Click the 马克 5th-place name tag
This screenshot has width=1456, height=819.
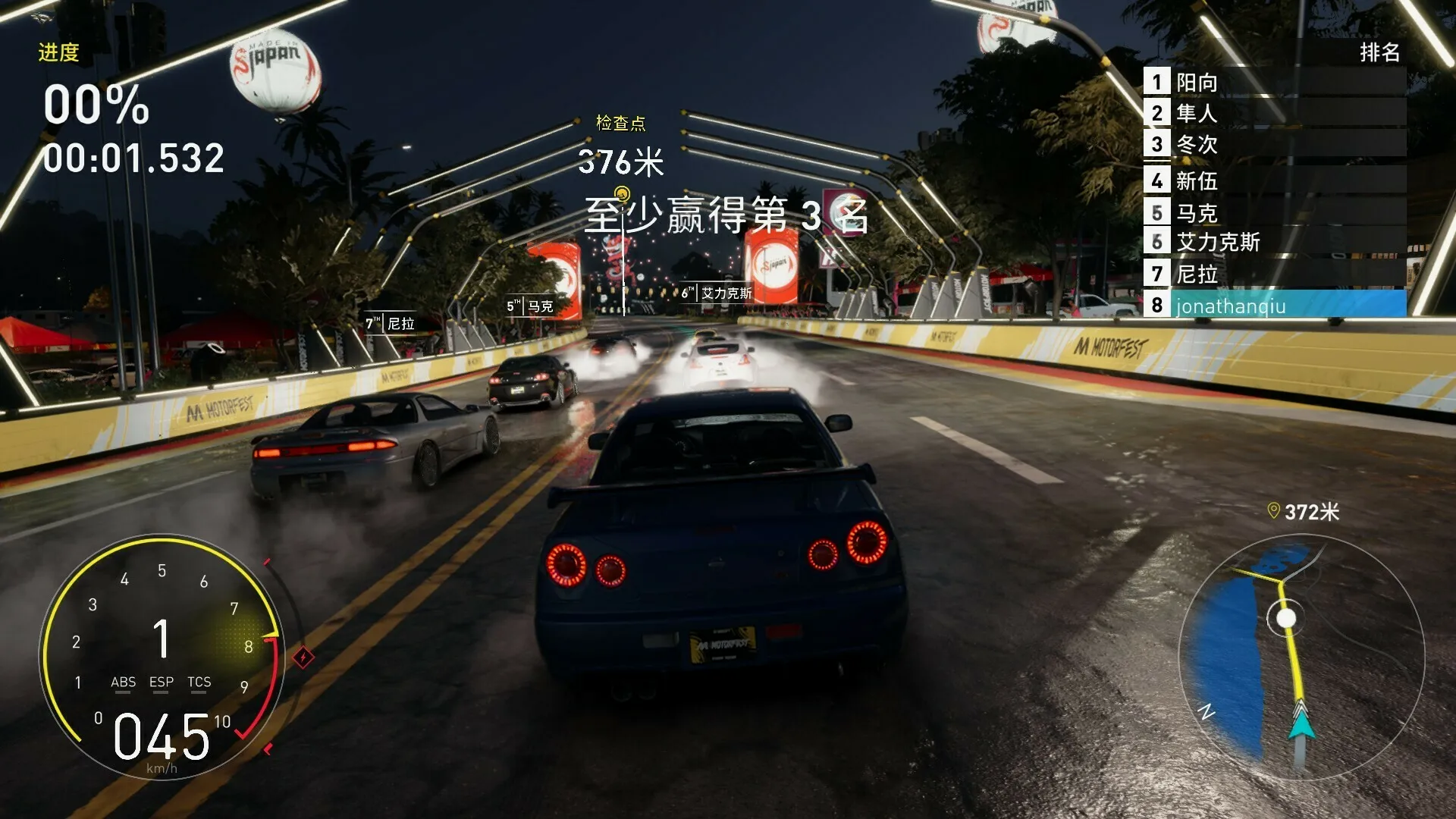pyautogui.click(x=530, y=306)
